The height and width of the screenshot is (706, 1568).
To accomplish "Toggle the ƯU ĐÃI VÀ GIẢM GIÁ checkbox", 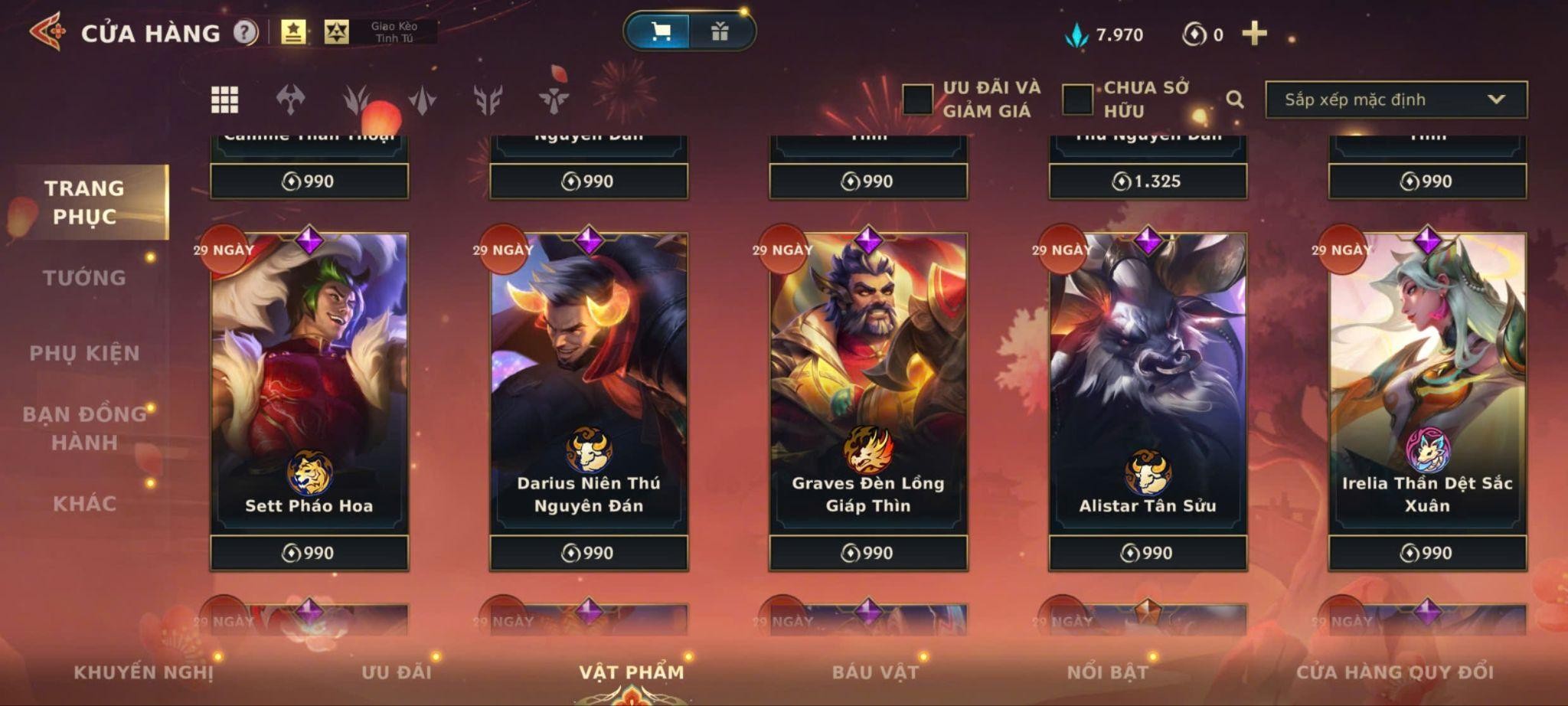I will [x=917, y=100].
